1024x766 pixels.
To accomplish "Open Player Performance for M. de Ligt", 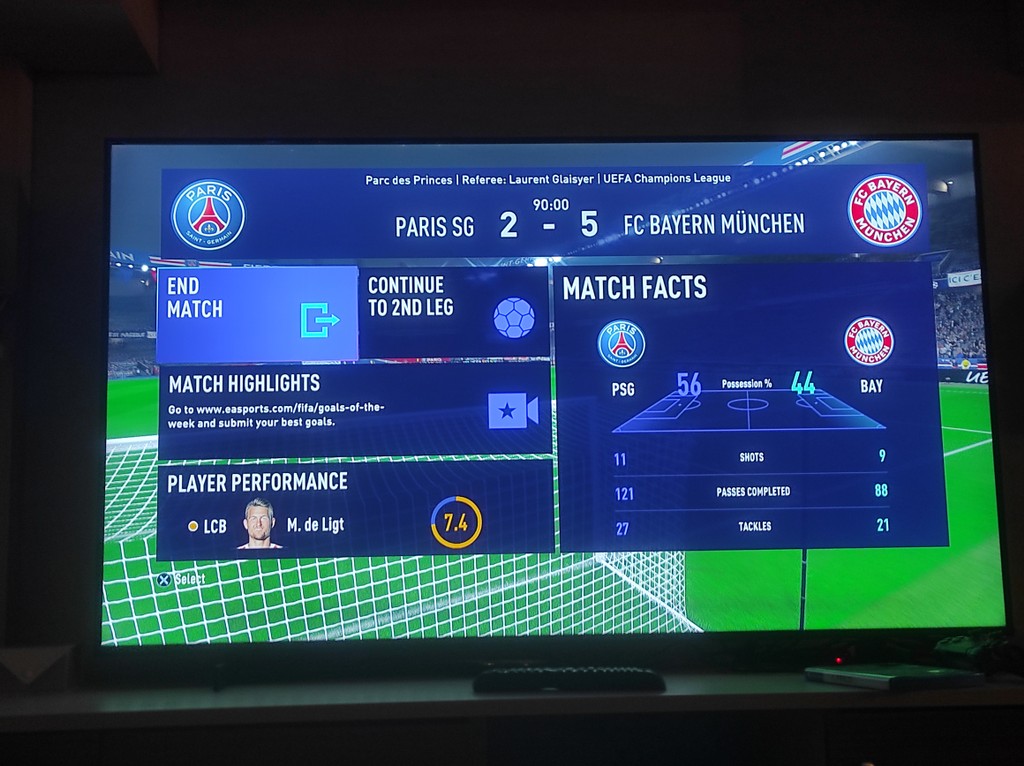I will 354,508.
